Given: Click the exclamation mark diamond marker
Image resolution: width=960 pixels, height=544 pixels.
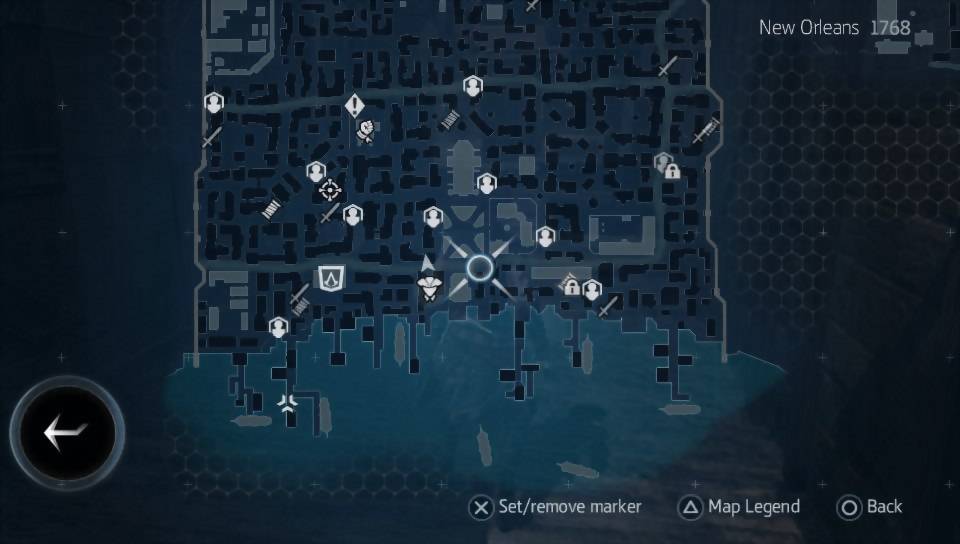Looking at the screenshot, I should 354,105.
